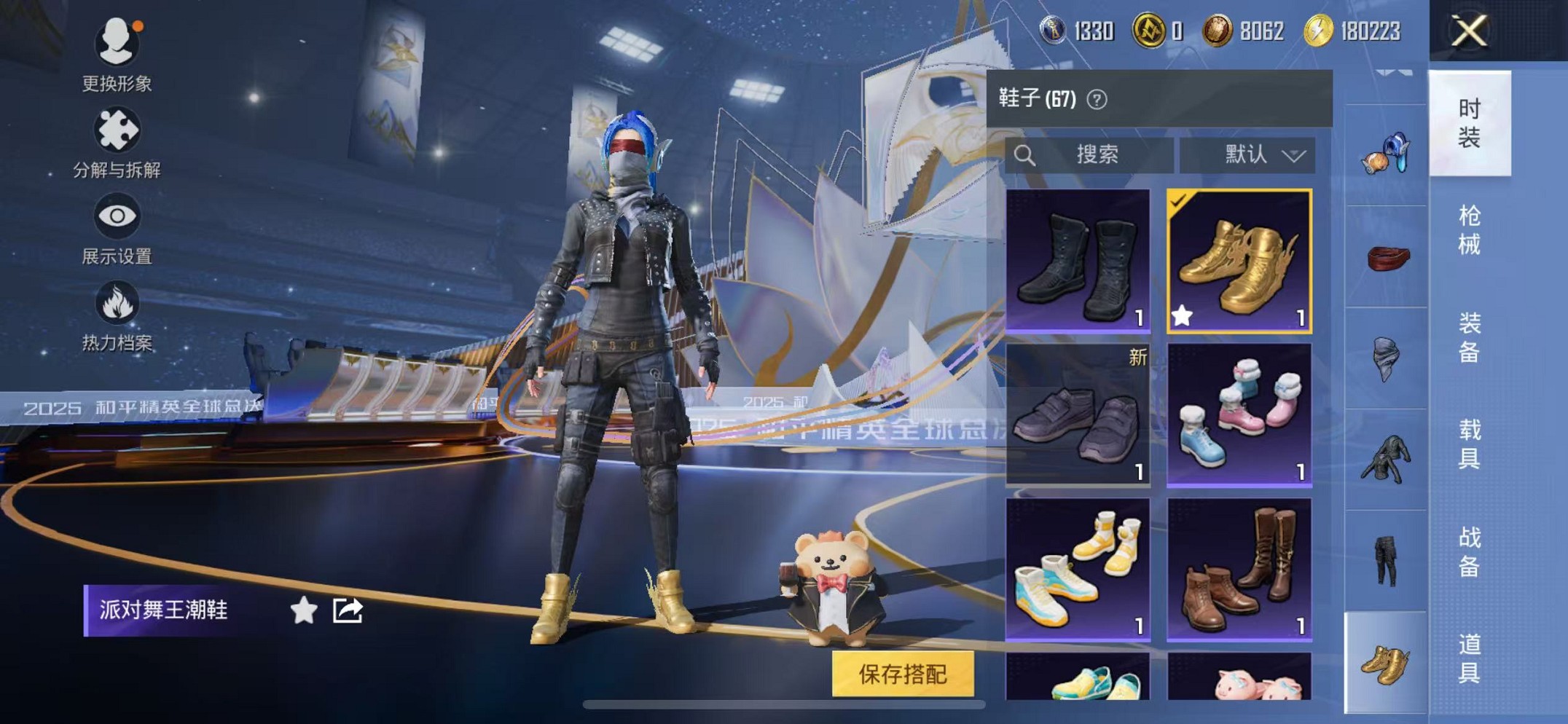Open 展示设置 display settings
Viewport: 1568px width, 724px height.
point(117,215)
